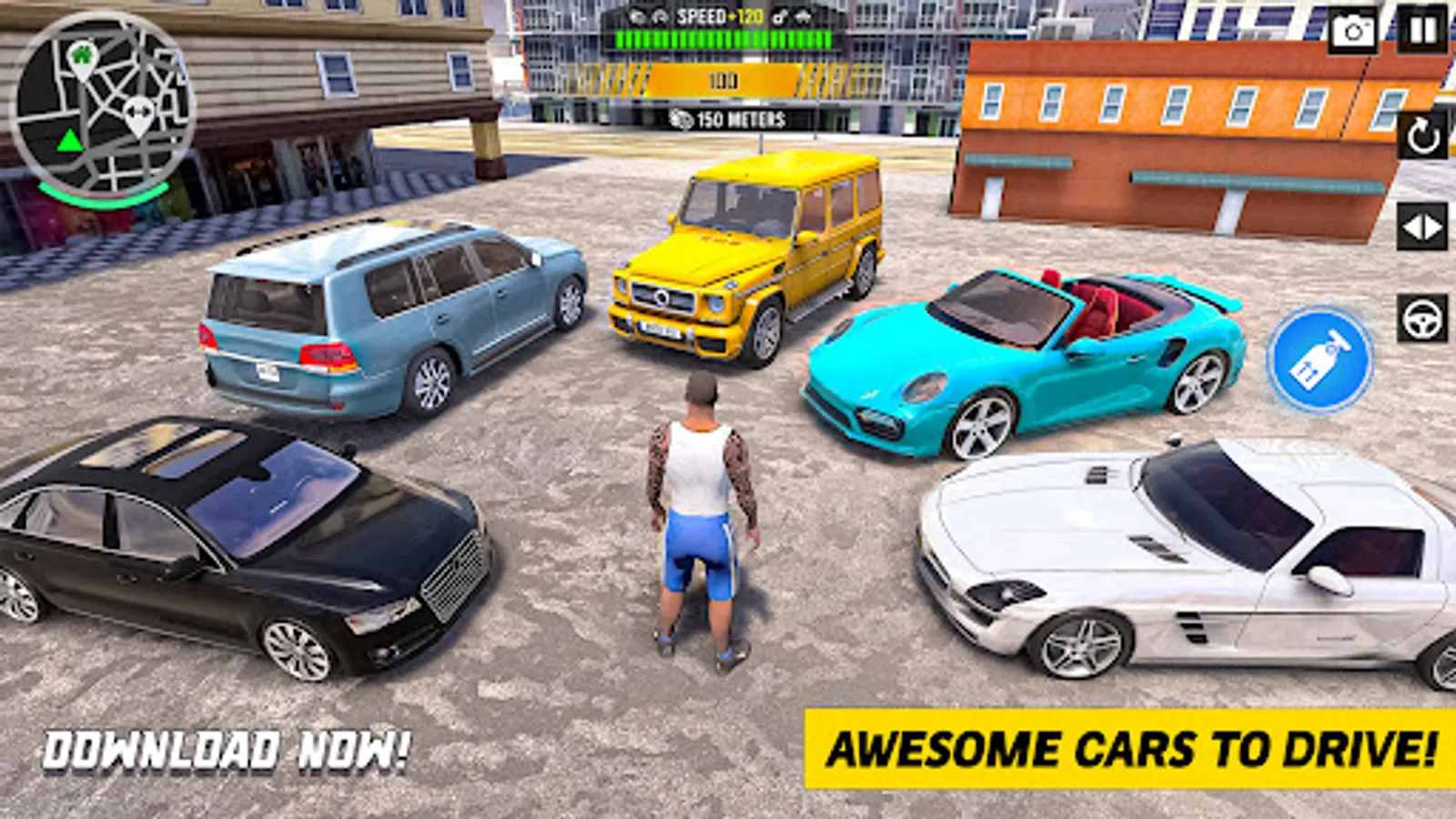Select the green home pin on the minimap

(x=80, y=56)
